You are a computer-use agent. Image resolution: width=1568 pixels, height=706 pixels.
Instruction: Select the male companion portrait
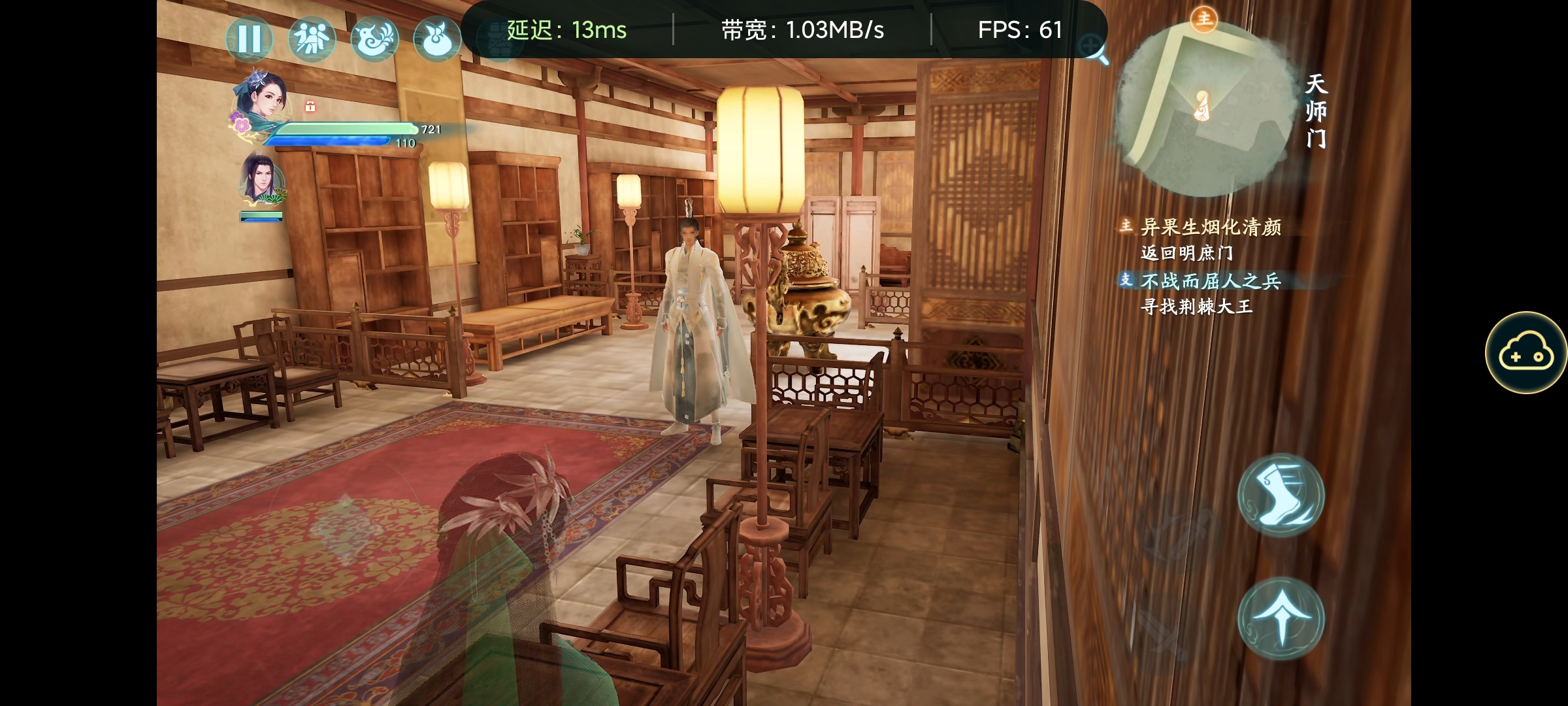point(262,178)
